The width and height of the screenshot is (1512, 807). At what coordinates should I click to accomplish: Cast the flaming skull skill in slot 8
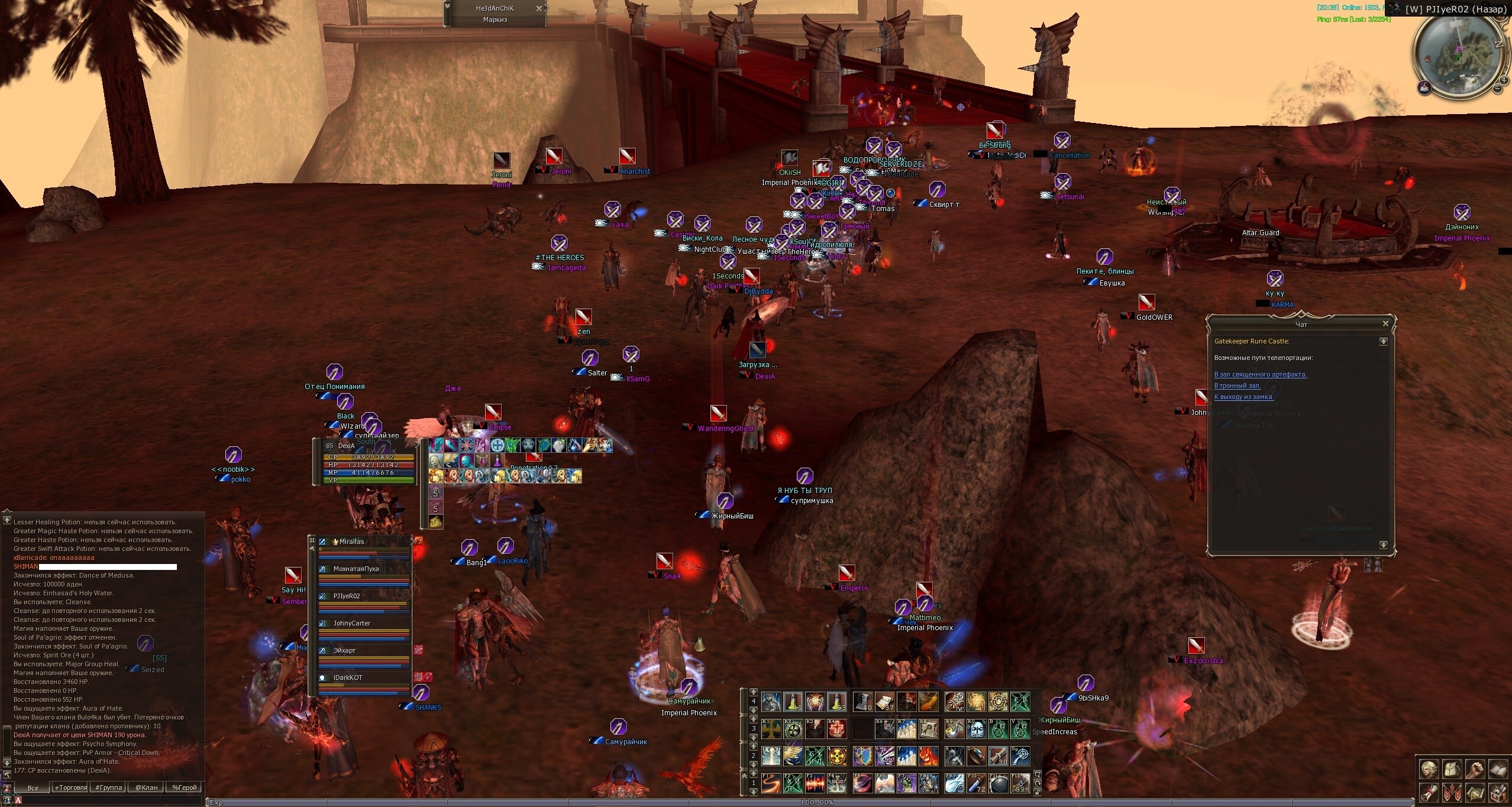pyautogui.click(x=928, y=756)
